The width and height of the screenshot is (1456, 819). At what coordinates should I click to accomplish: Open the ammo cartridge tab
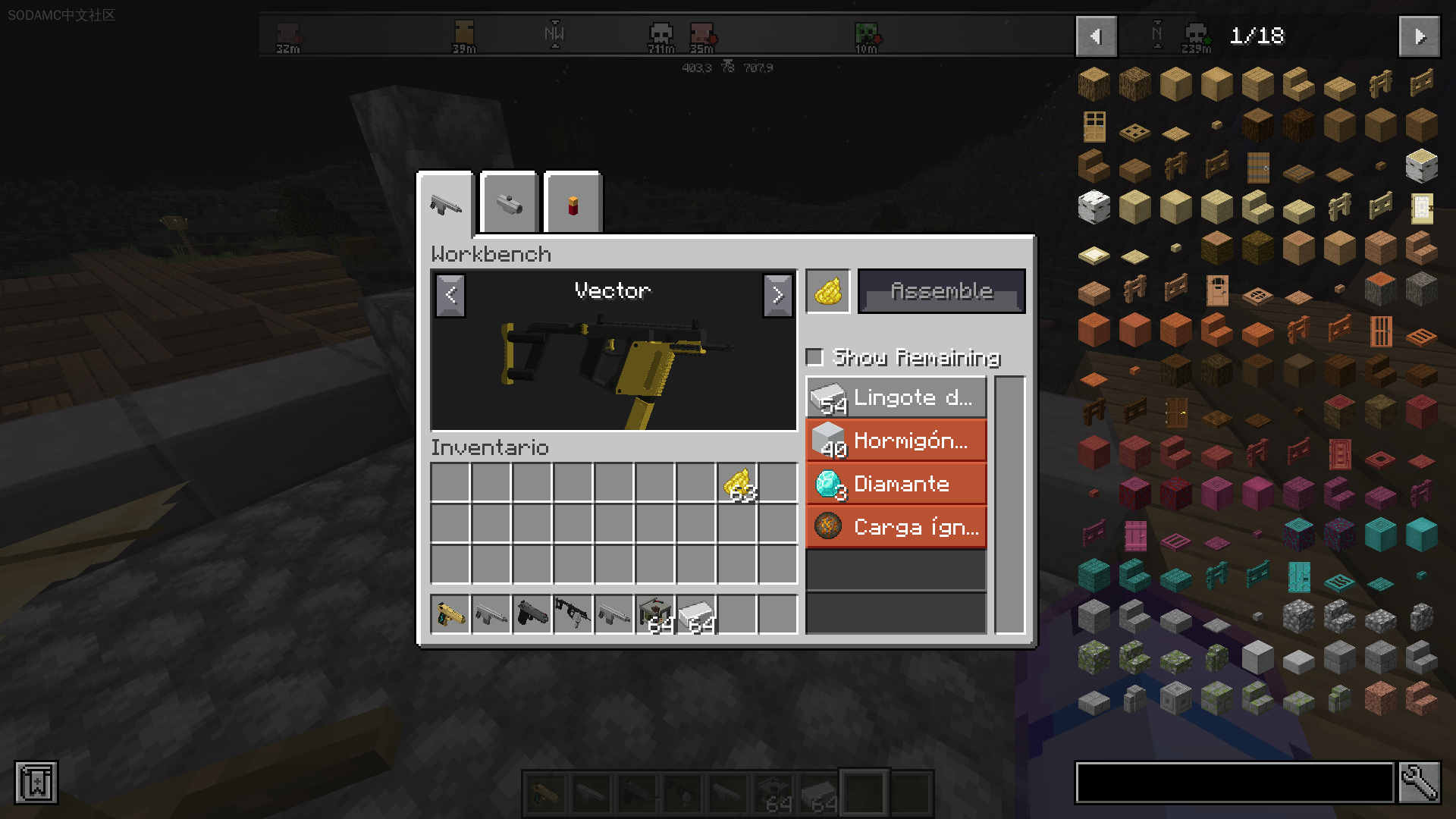[573, 203]
